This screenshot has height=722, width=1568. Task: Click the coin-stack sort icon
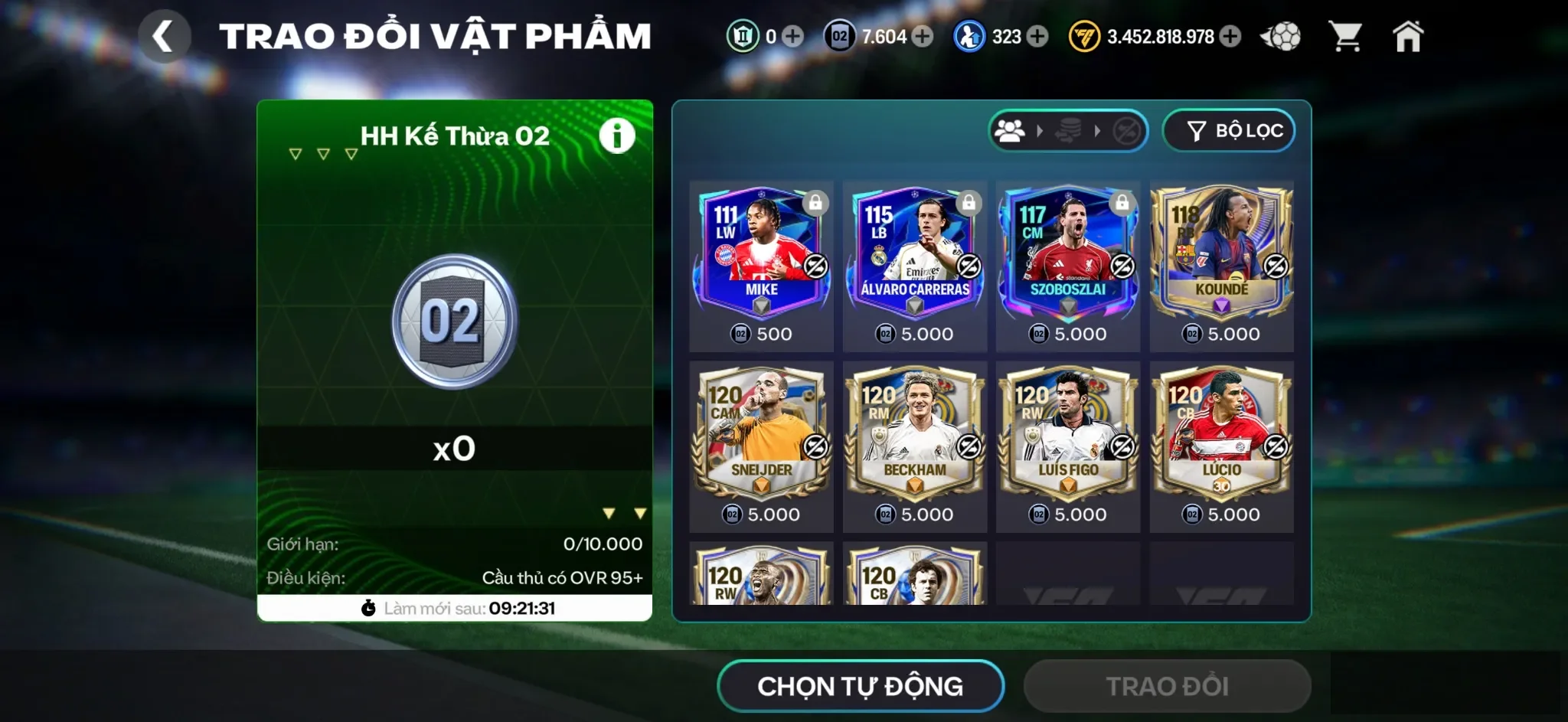[1067, 130]
